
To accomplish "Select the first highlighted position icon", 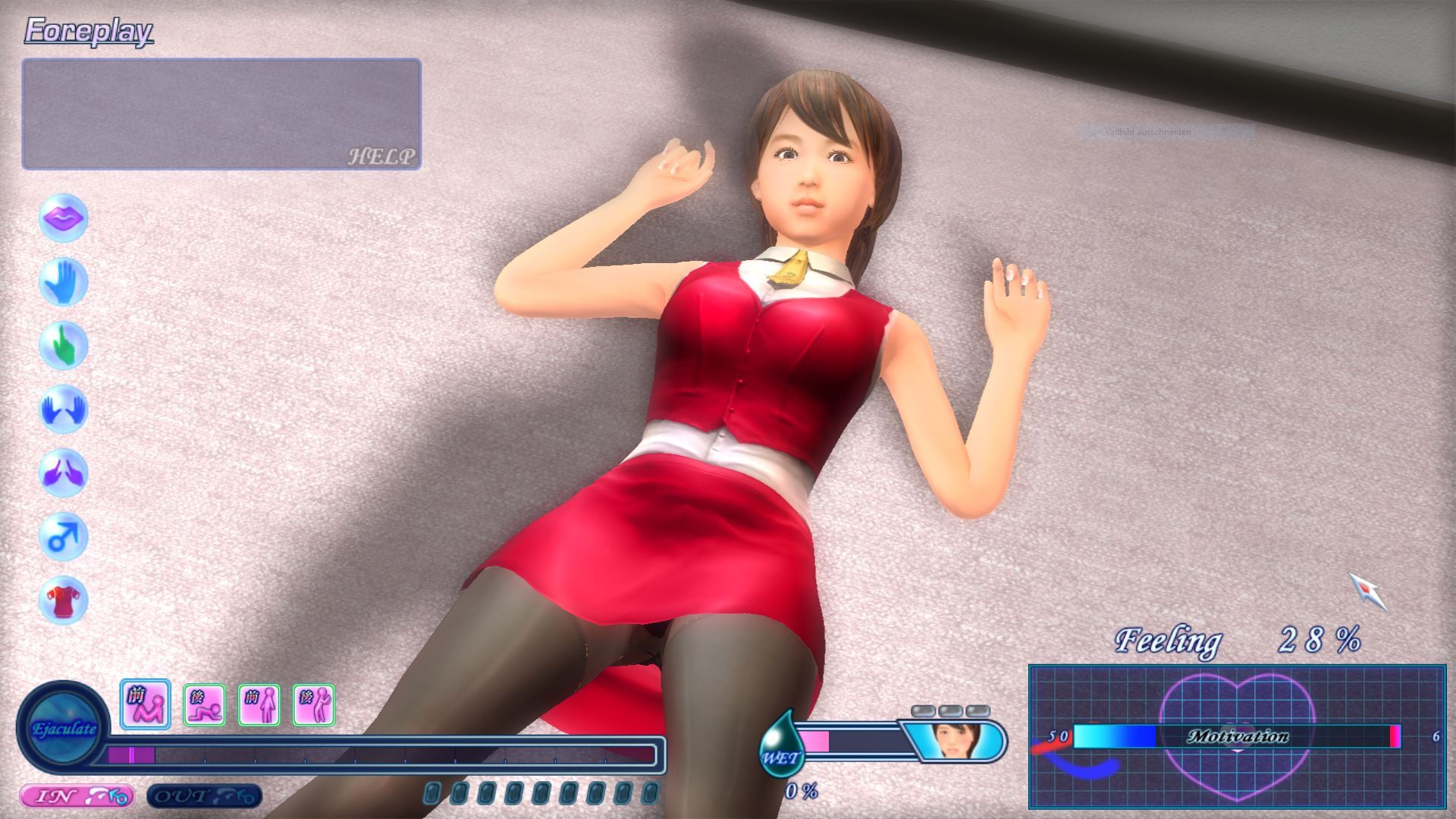I will click(x=146, y=704).
